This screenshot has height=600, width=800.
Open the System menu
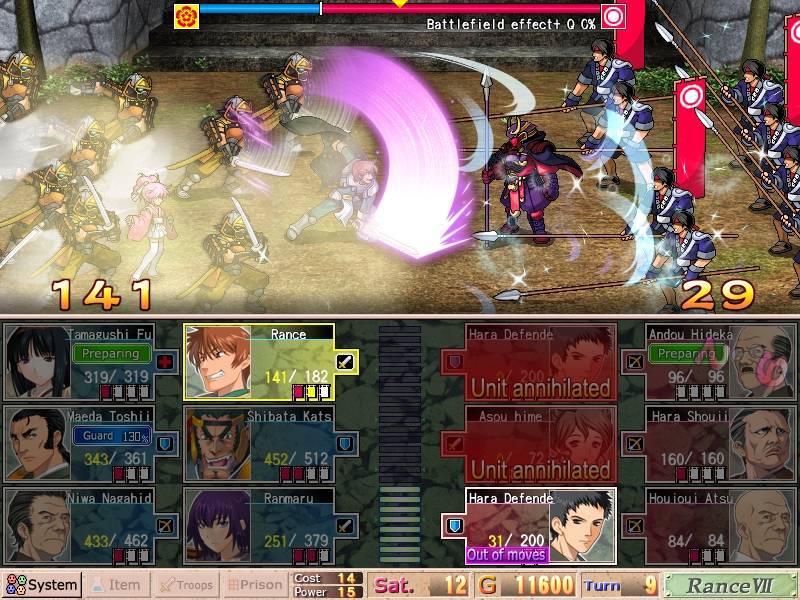(42, 585)
